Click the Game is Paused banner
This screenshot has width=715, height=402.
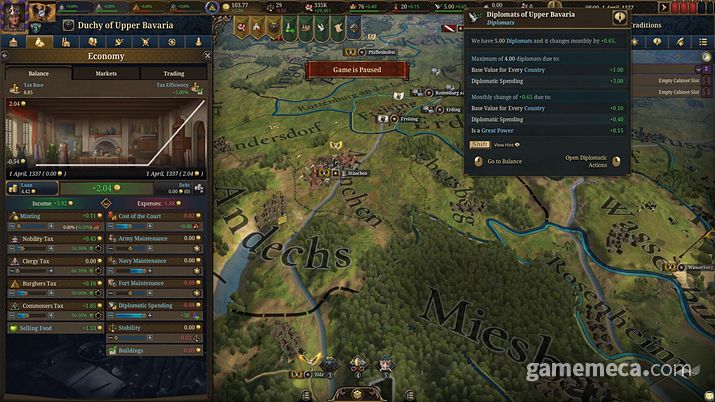(x=357, y=69)
